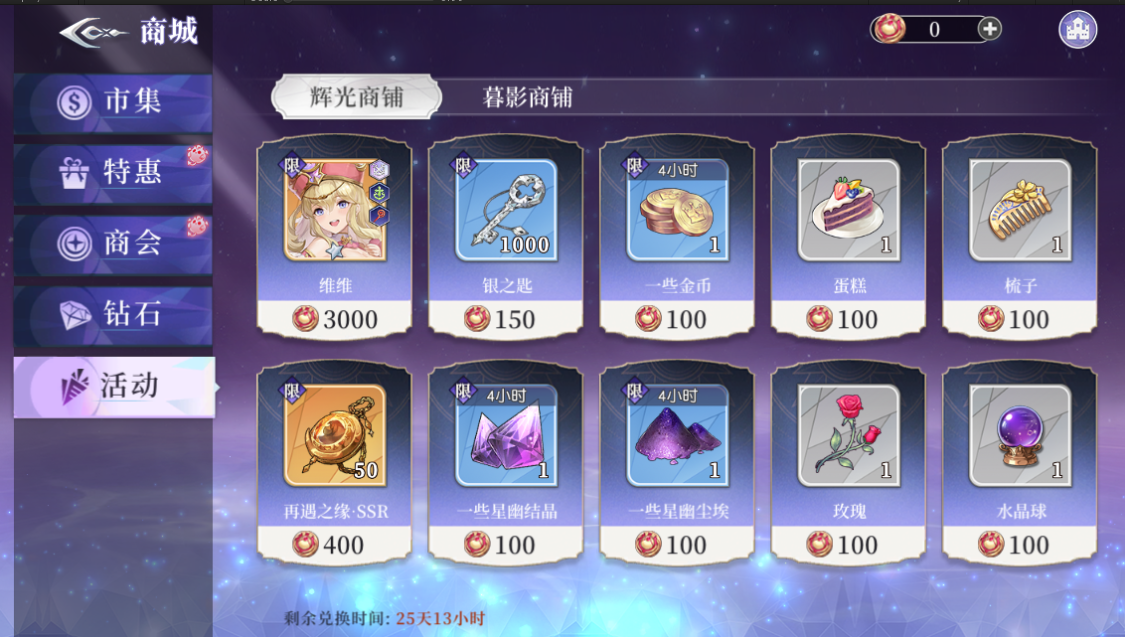Screen dimensions: 1125x637
Task: Open the 商会 guild shop category
Action: 114,244
